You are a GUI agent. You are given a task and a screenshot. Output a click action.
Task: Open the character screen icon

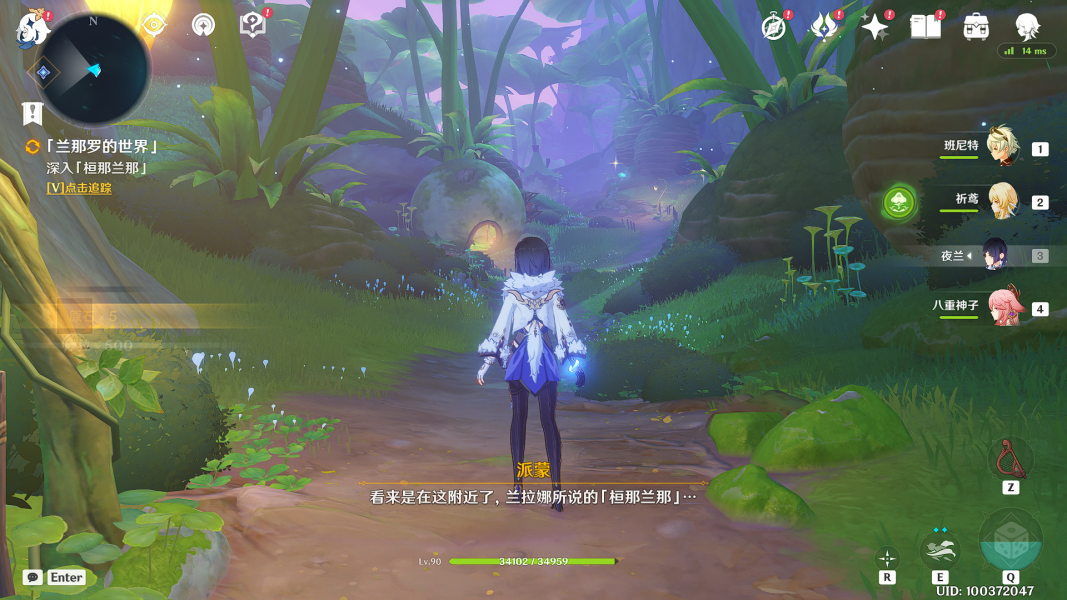click(x=1026, y=27)
